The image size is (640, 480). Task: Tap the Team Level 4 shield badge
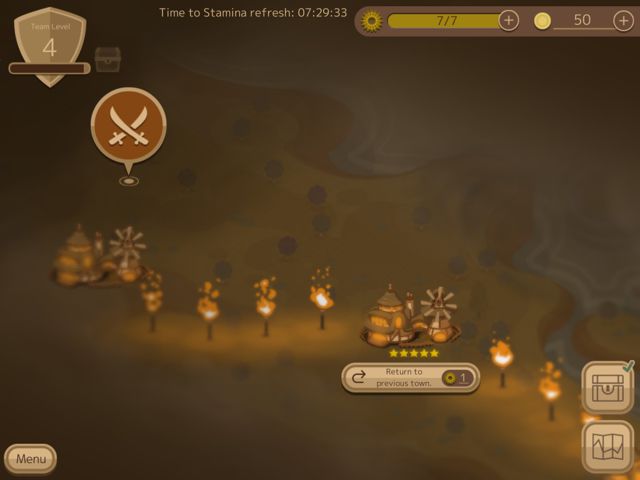tap(49, 43)
